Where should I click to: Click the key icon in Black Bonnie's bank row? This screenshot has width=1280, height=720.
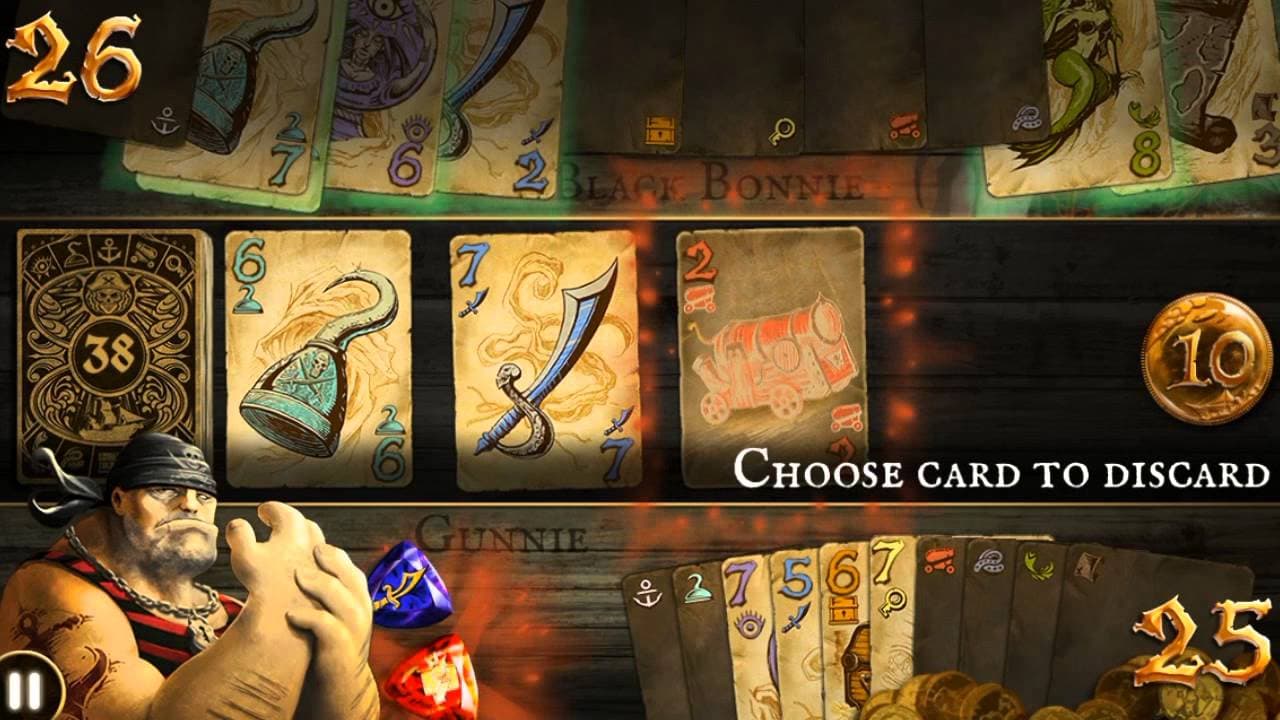(785, 130)
